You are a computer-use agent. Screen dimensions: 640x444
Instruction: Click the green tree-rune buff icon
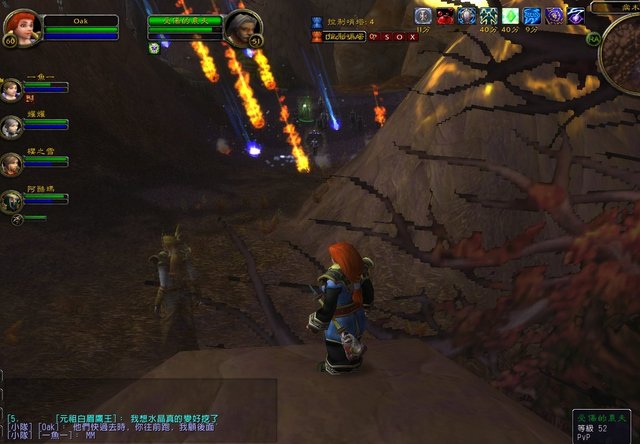[488, 16]
